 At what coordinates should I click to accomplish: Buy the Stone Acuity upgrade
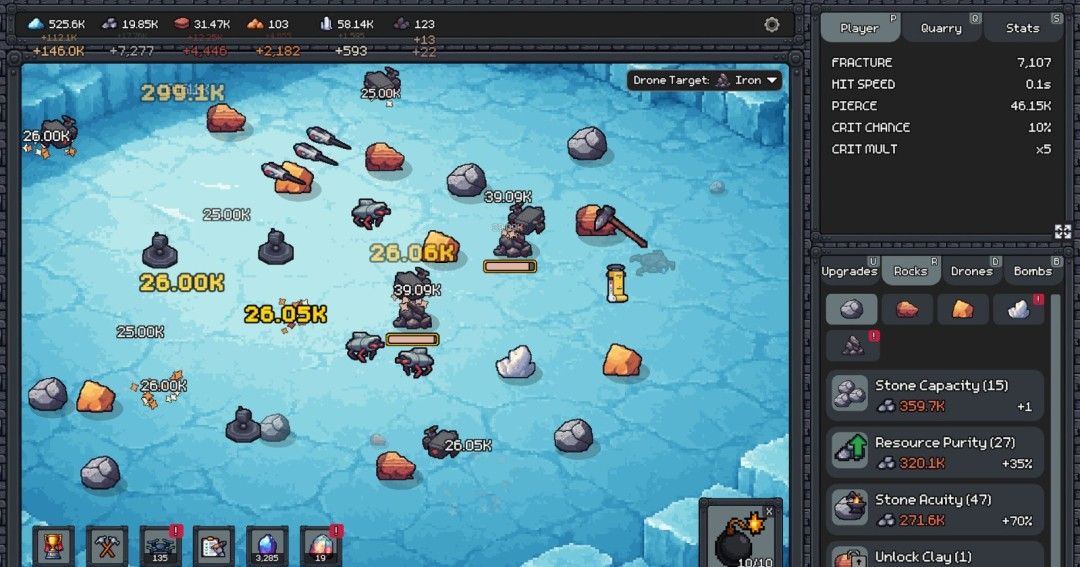(934, 509)
